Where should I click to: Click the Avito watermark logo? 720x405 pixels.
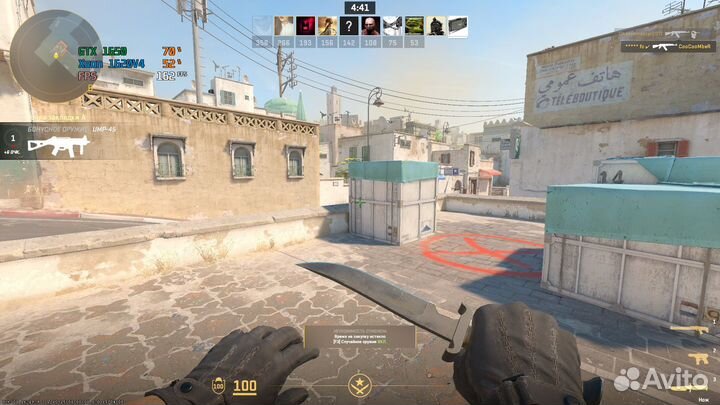pos(659,379)
